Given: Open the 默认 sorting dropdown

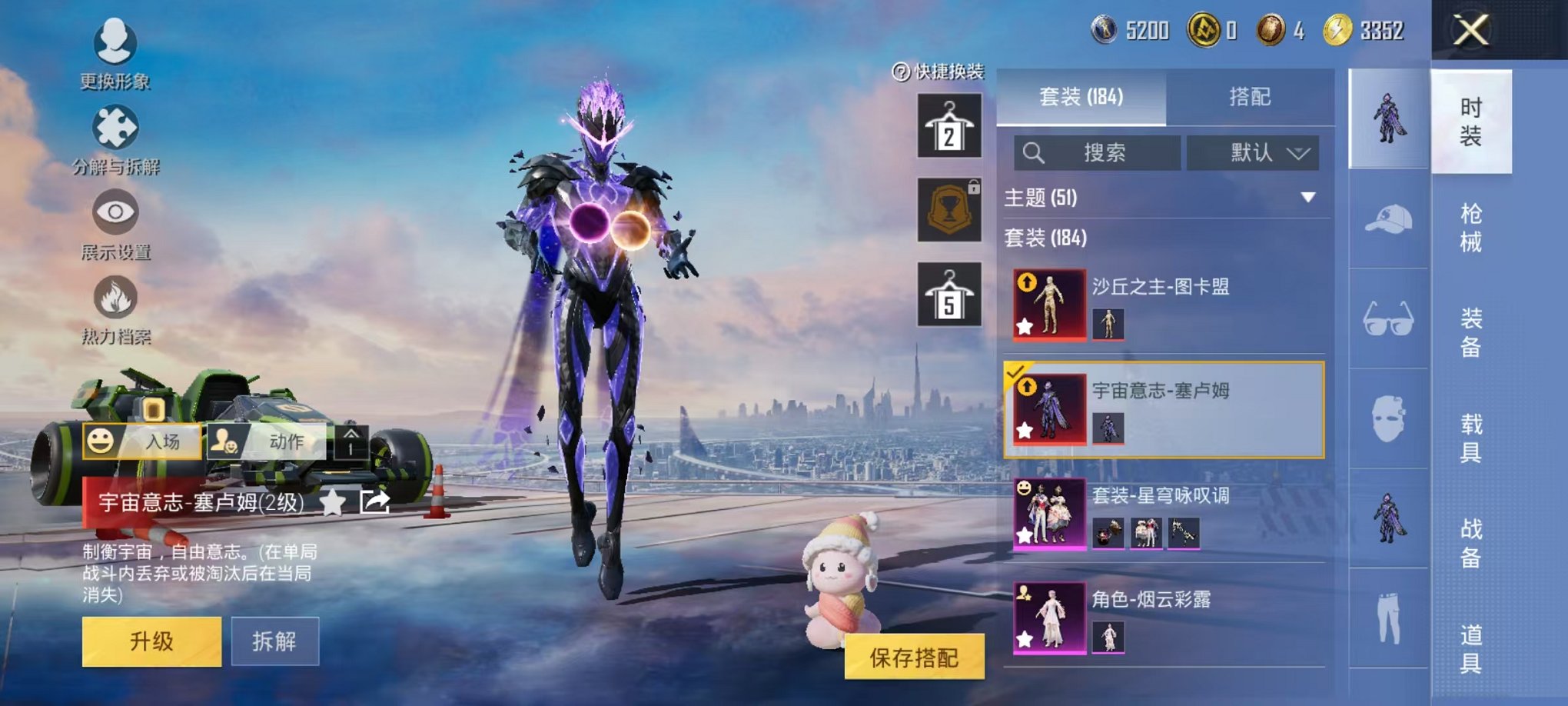Looking at the screenshot, I should point(1254,152).
